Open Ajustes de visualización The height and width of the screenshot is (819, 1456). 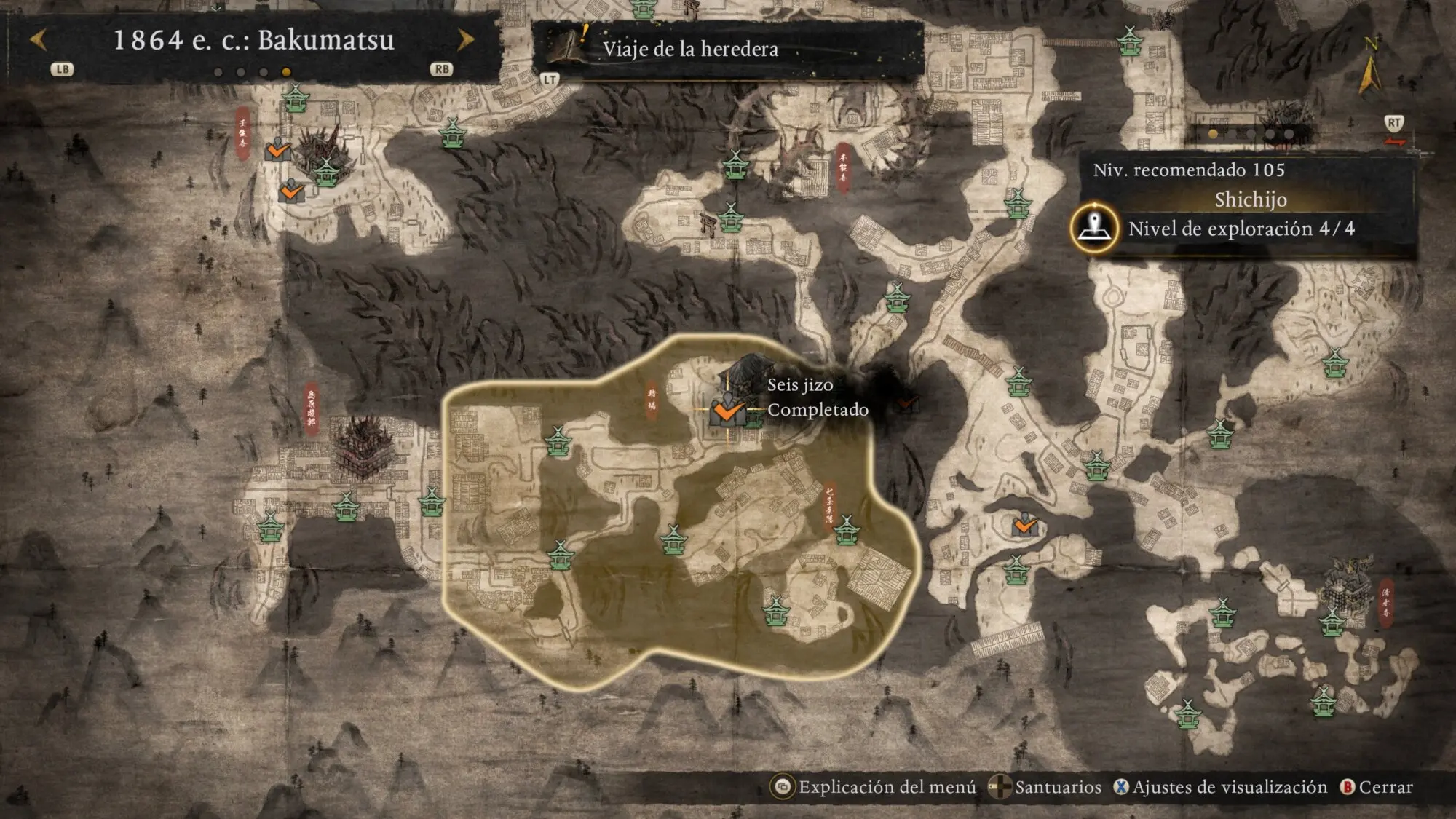[1221, 787]
